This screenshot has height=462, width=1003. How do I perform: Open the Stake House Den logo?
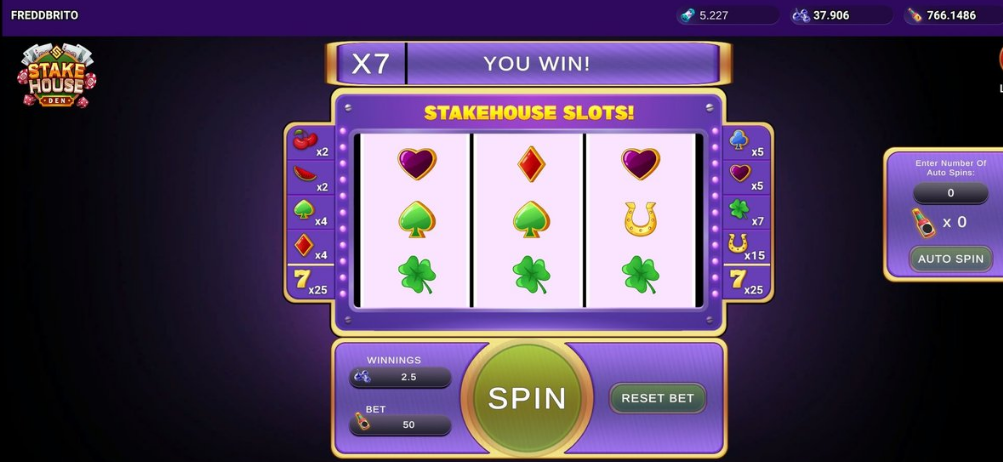[56, 76]
